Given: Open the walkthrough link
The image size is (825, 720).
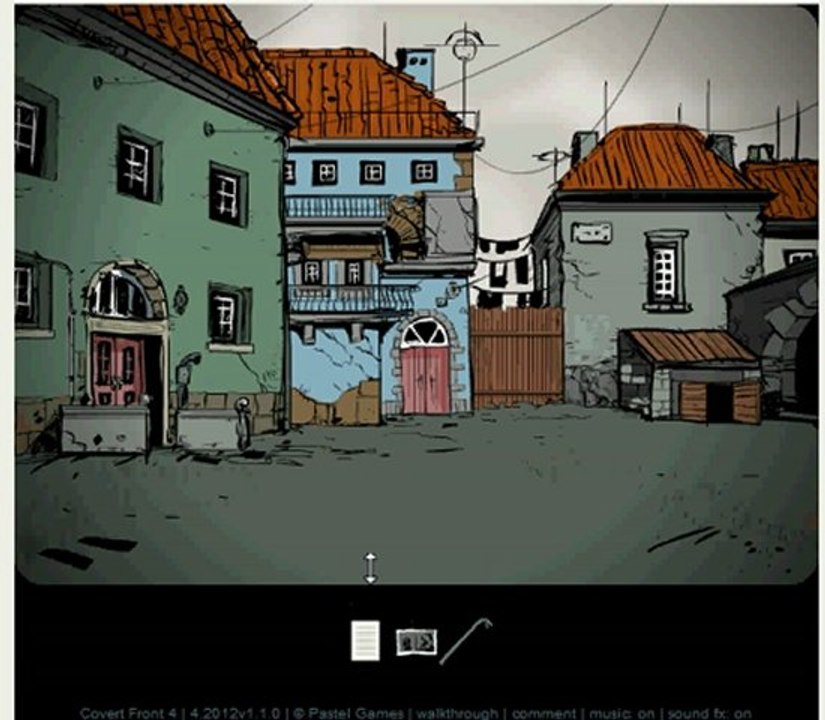Looking at the screenshot, I should tap(464, 714).
